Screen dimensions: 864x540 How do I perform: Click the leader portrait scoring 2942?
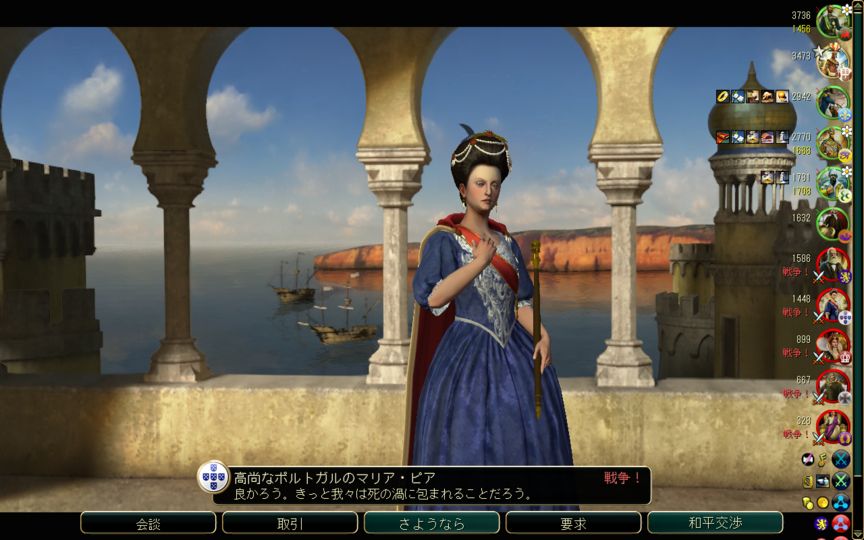(x=832, y=101)
